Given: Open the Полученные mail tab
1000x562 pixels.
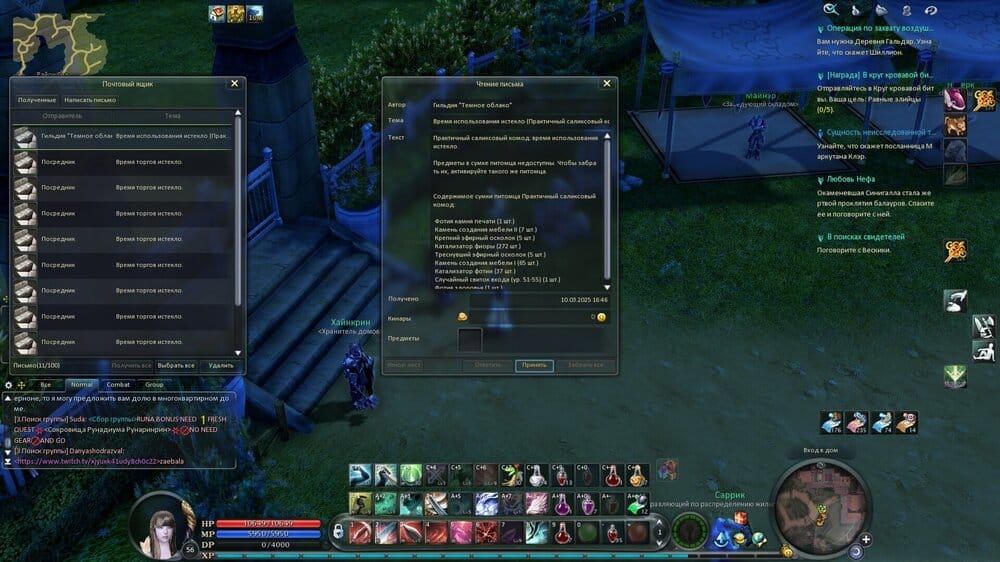Looking at the screenshot, I should coord(37,100).
